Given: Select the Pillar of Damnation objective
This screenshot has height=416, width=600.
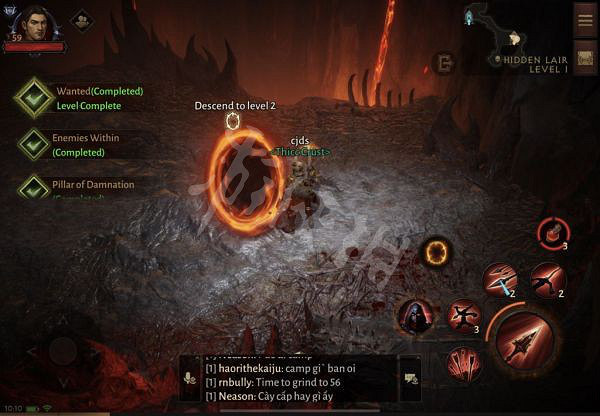Looking at the screenshot, I should point(36,188).
